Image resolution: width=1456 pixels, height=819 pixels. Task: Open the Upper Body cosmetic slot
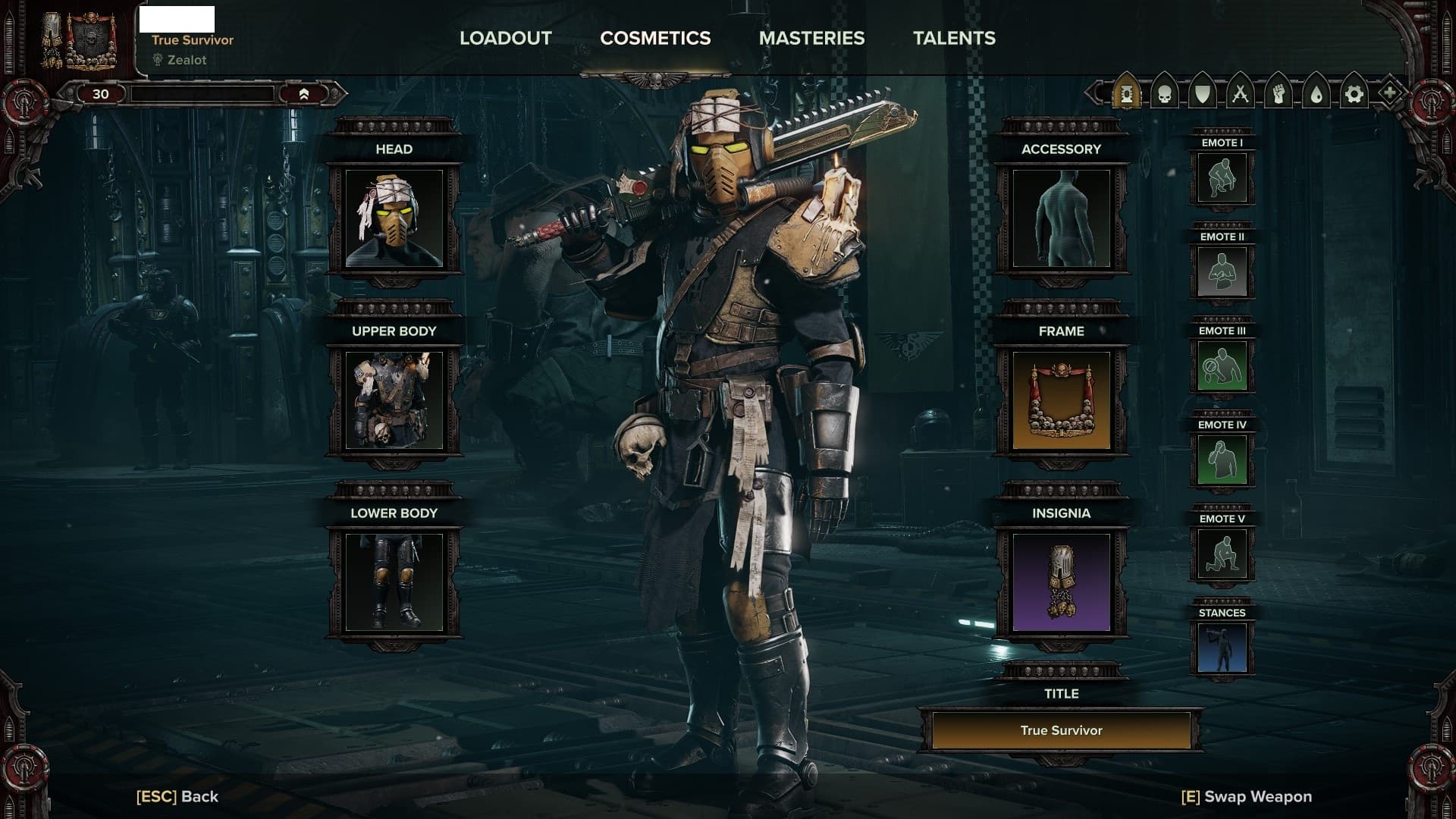(394, 400)
